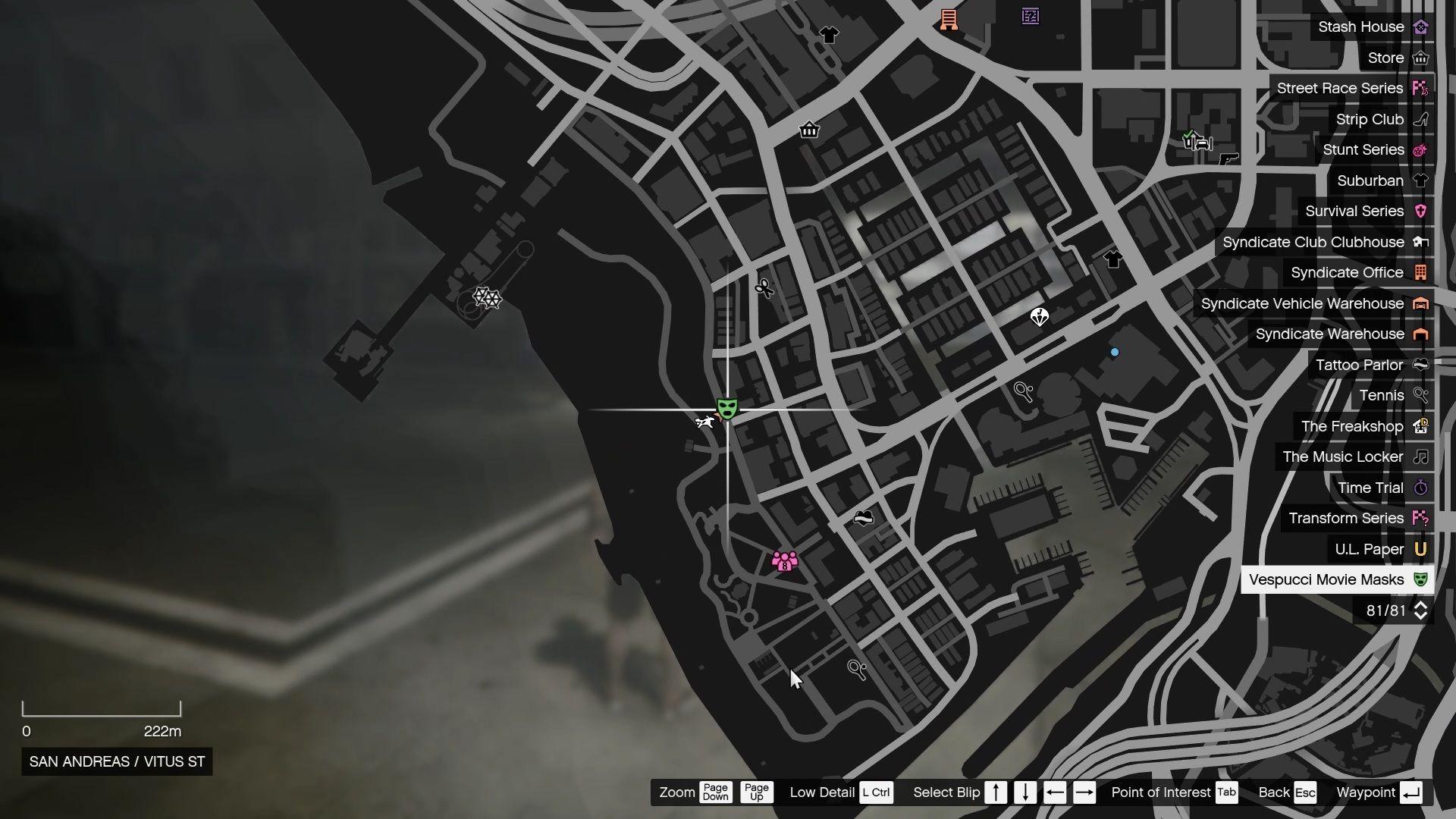Enable Point of Interest mode
The height and width of the screenshot is (819, 1456).
1227,792
